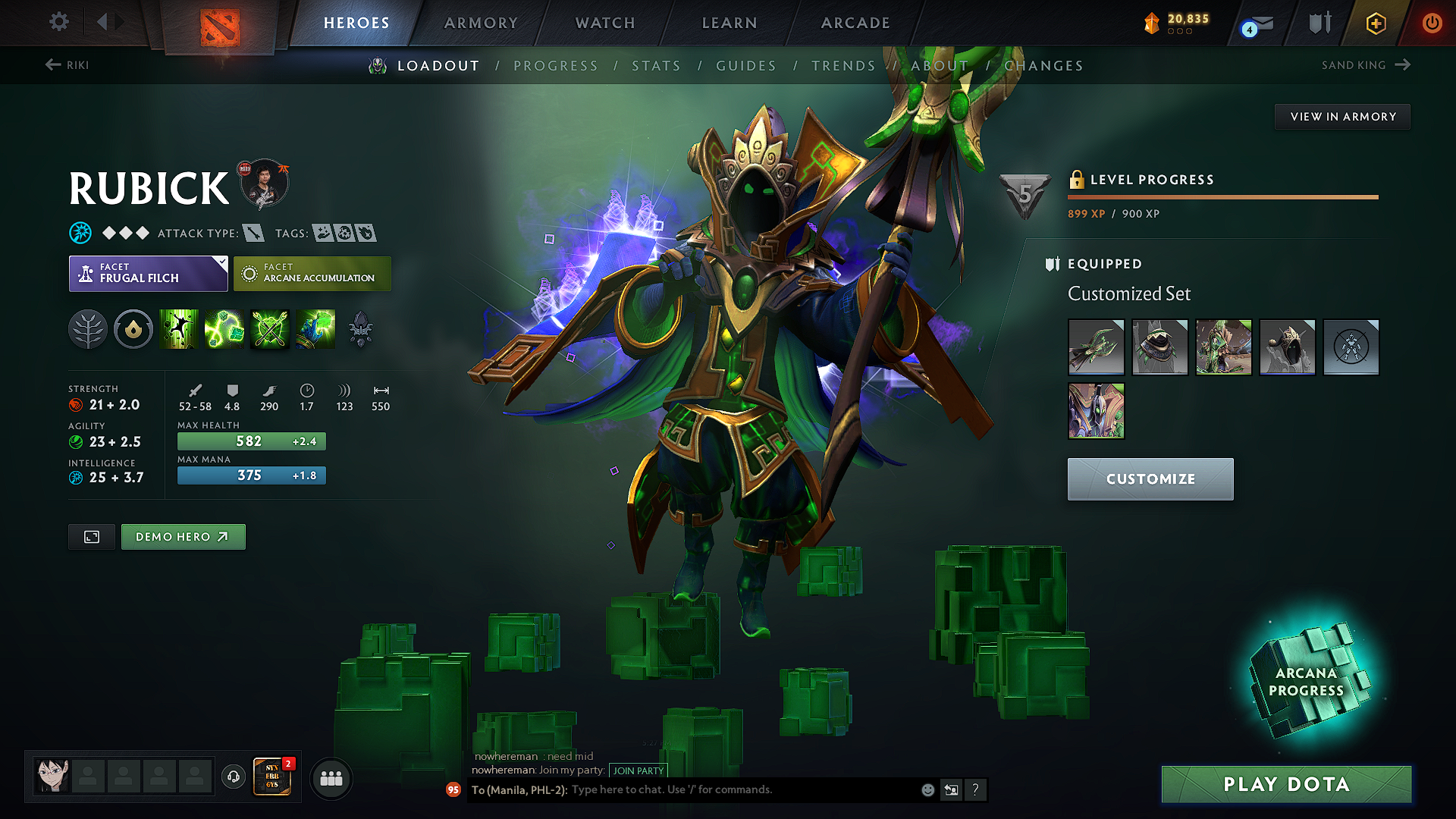The image size is (1456, 819).
Task: Switch to the STATS tab
Action: point(657,66)
